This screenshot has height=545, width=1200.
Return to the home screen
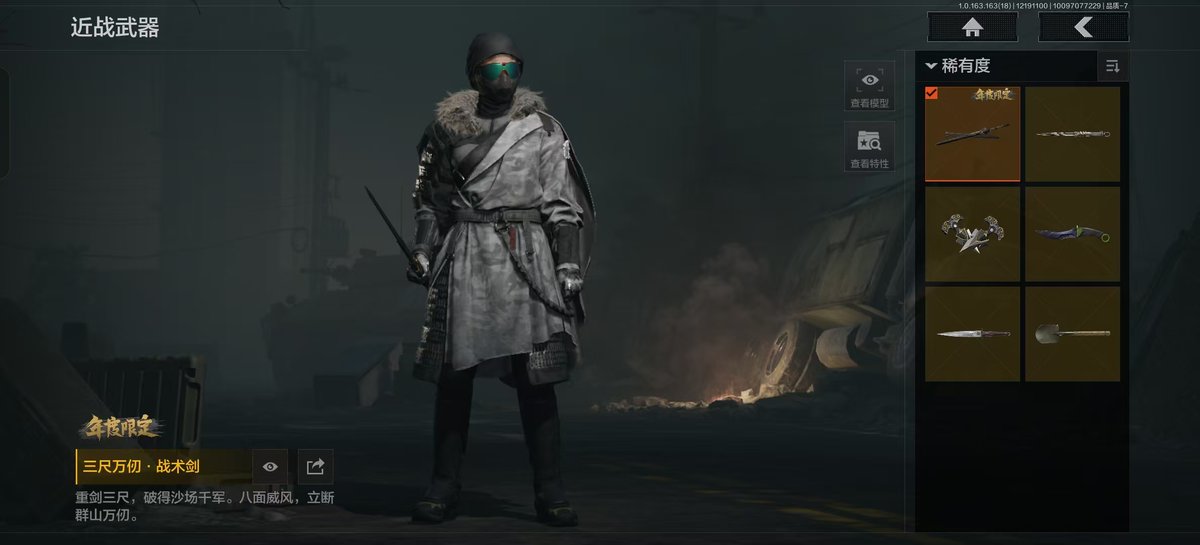[973, 27]
